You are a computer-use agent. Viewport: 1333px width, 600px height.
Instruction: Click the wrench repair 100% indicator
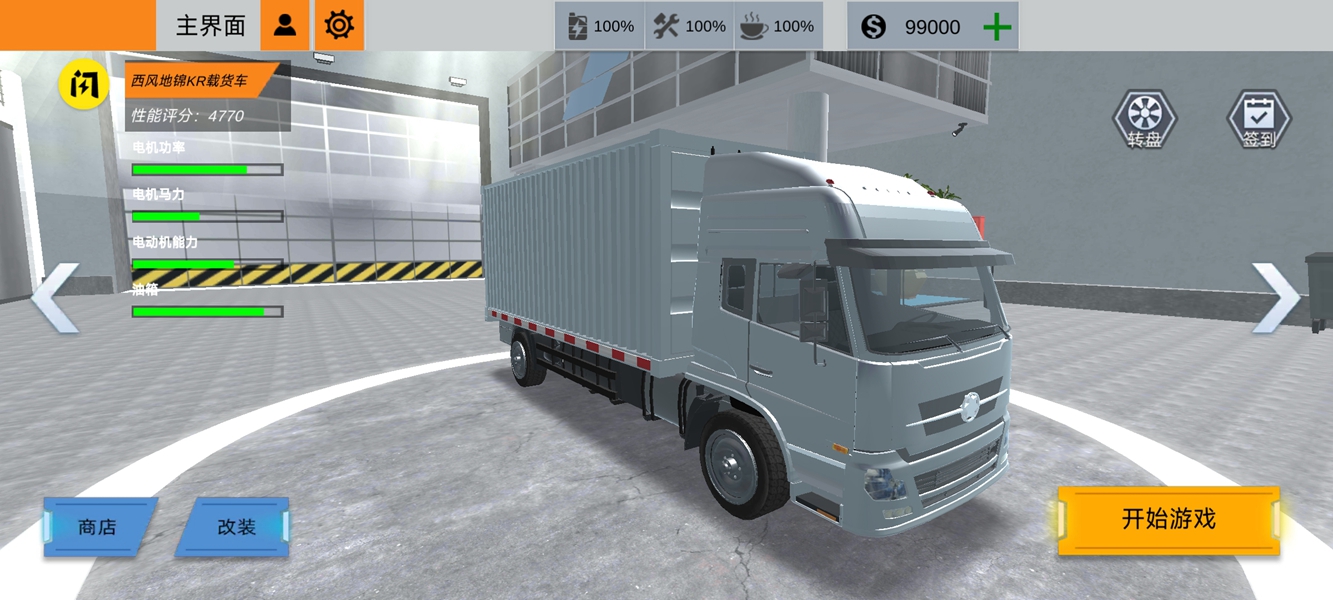point(689,26)
